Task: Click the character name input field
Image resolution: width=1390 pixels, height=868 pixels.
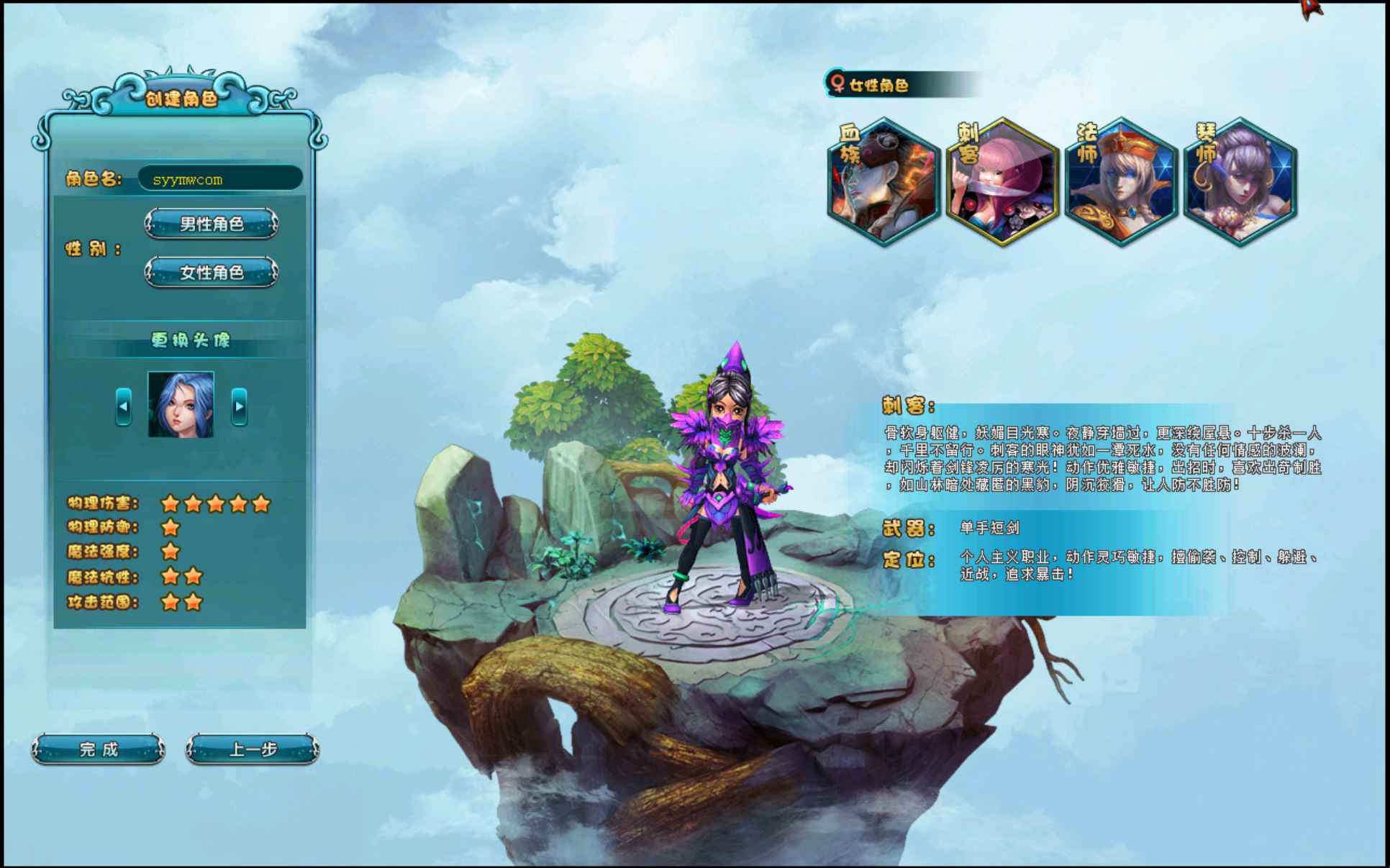Action: (x=219, y=179)
